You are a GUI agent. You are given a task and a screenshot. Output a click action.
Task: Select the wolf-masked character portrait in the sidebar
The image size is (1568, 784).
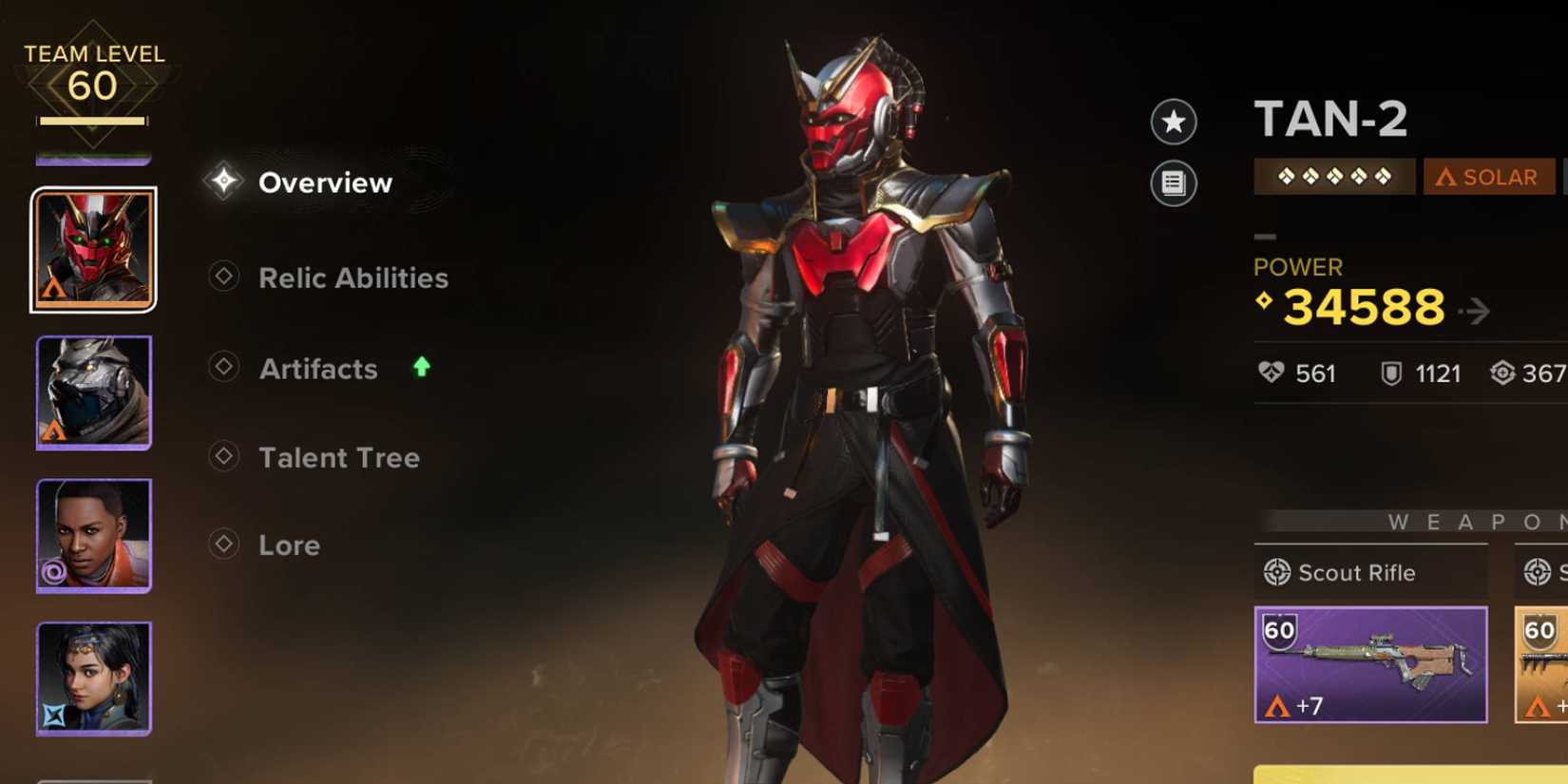tap(93, 392)
